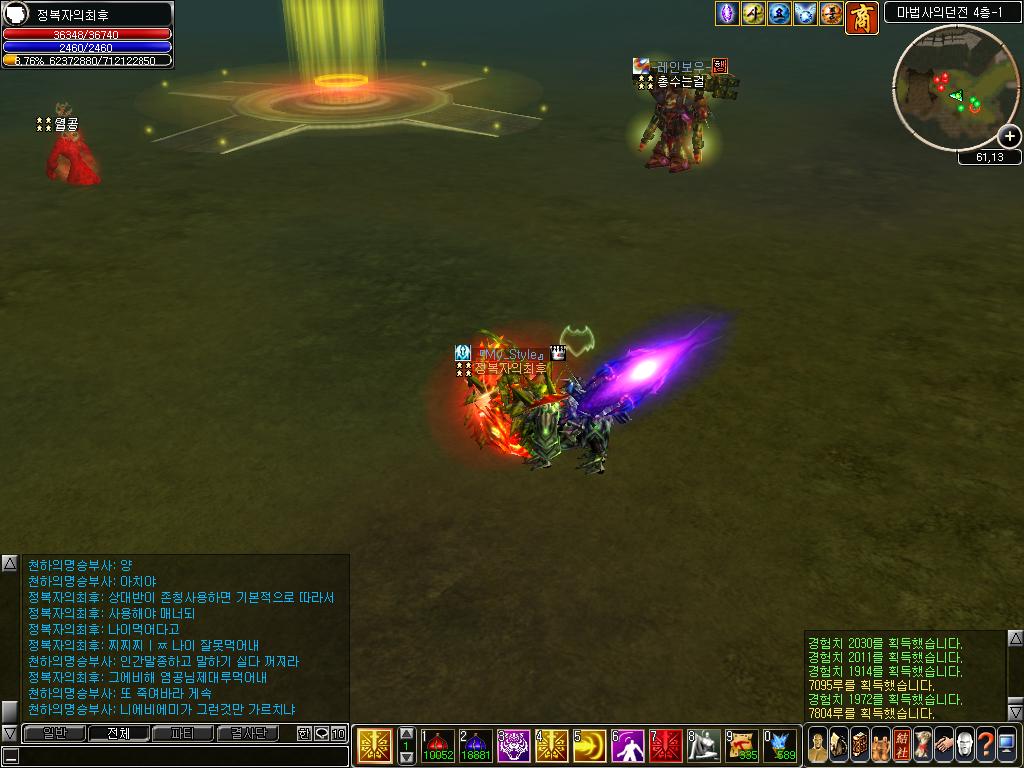
Task: Click the chat message input field
Action: pos(180,756)
